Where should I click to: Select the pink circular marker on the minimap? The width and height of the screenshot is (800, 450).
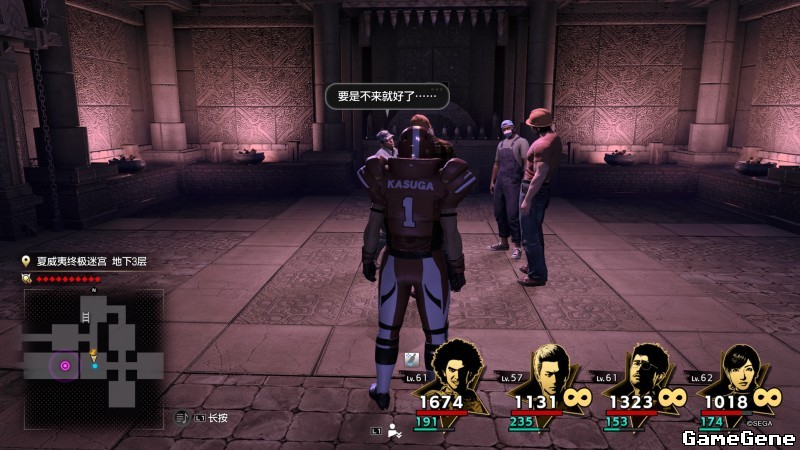point(65,366)
